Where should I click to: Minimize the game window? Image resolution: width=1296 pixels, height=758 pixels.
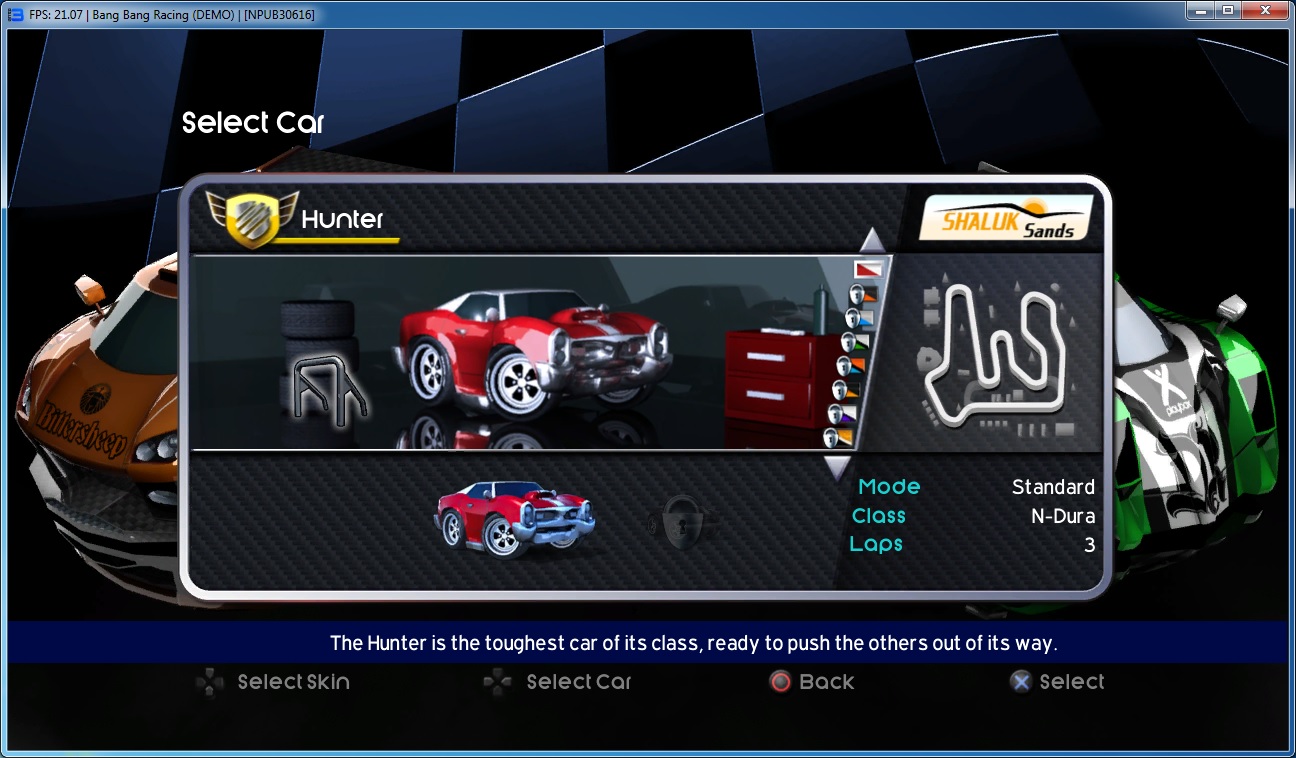tap(1199, 10)
